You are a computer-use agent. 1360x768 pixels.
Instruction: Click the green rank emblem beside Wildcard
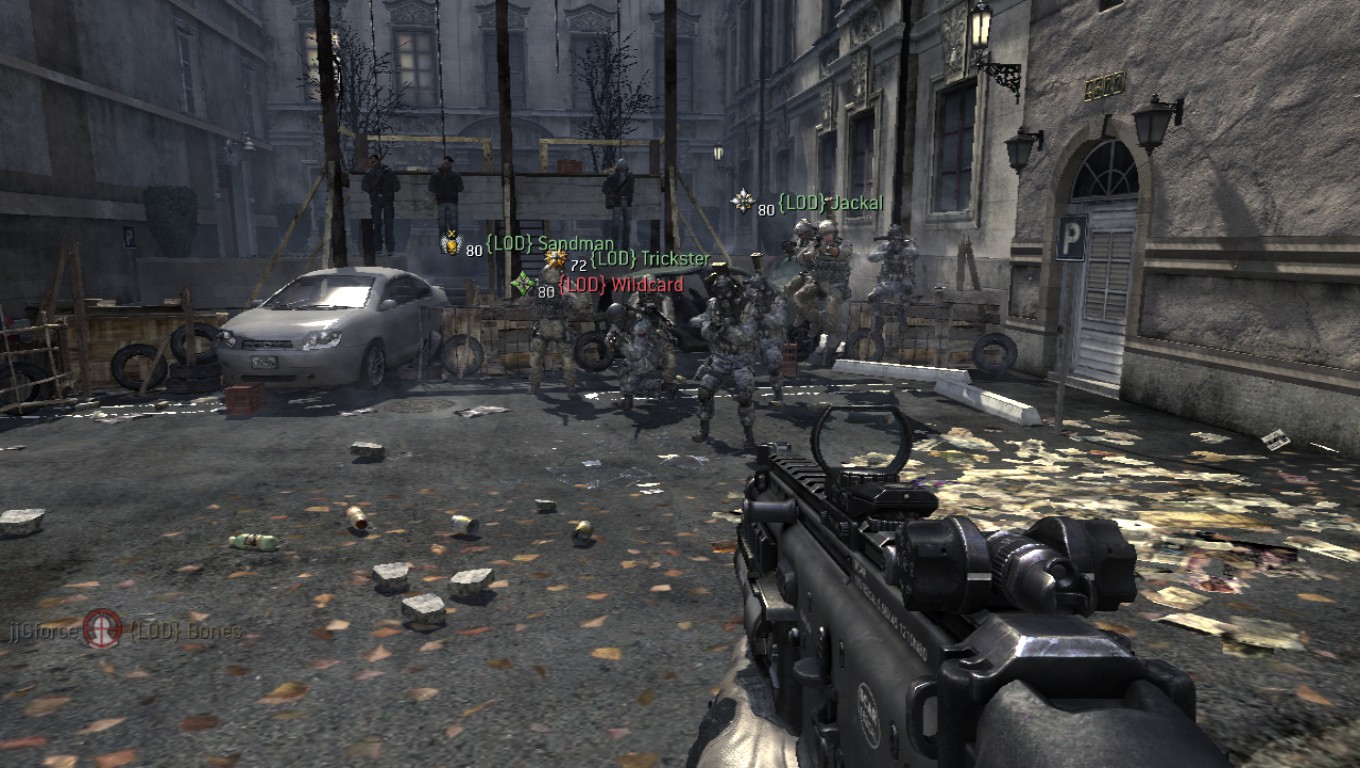click(522, 284)
